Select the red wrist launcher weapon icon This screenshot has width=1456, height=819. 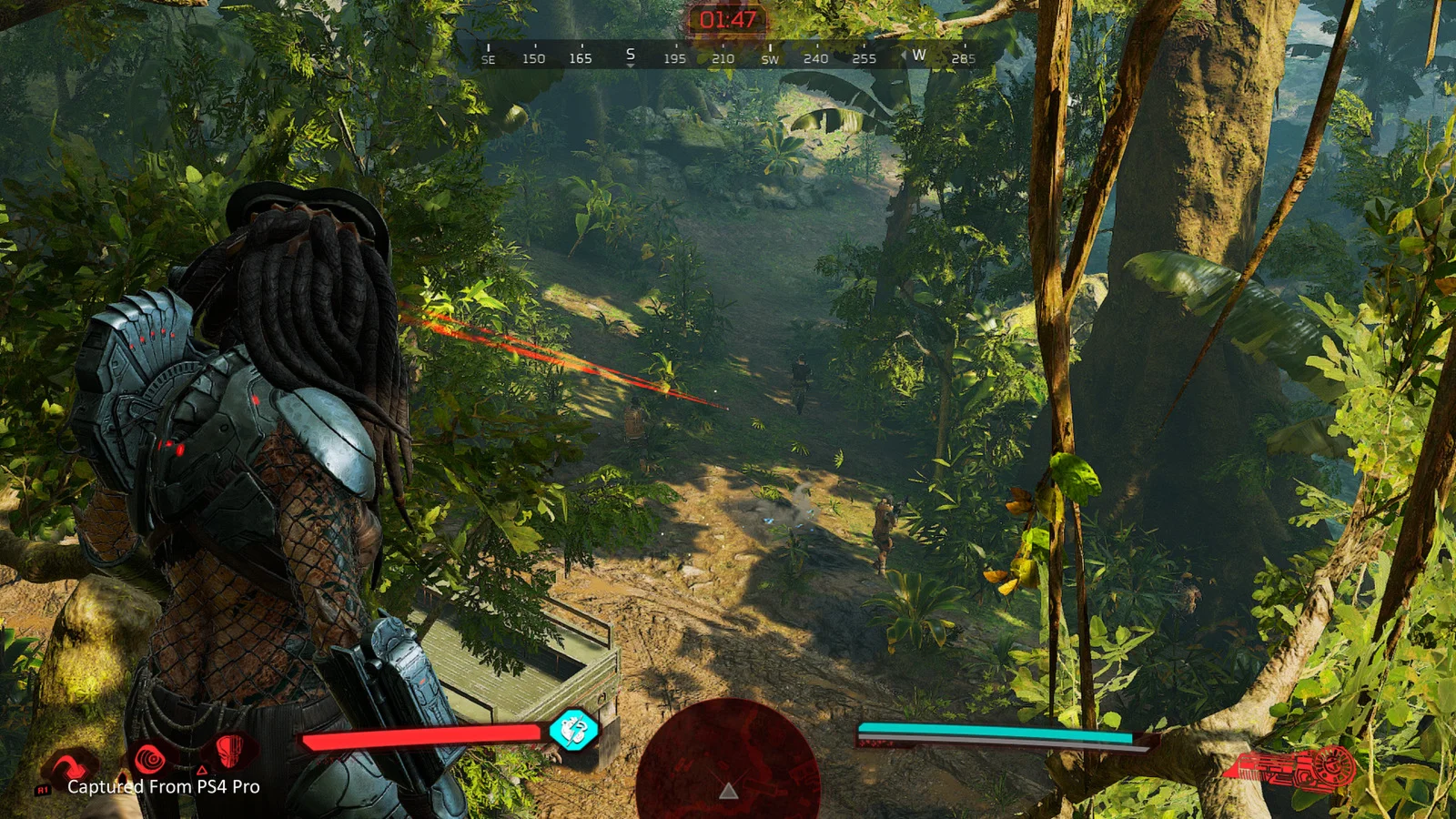click(x=1290, y=769)
